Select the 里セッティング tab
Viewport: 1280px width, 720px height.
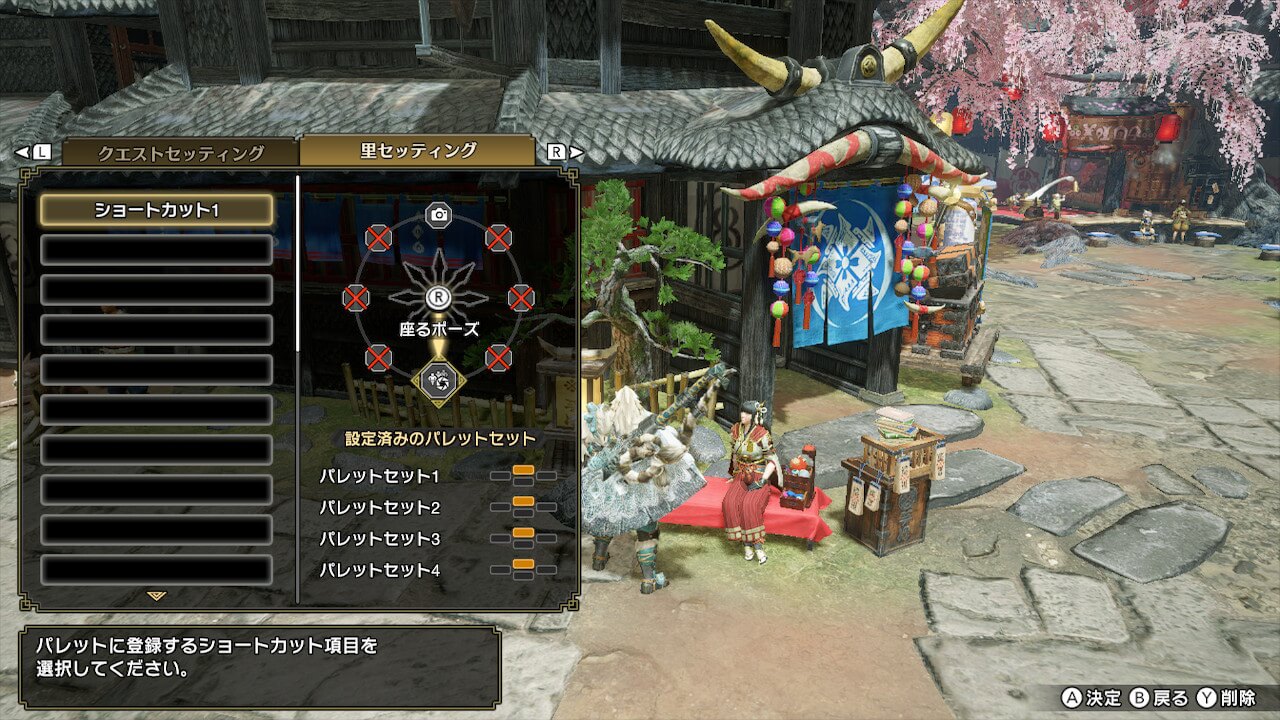coord(418,151)
